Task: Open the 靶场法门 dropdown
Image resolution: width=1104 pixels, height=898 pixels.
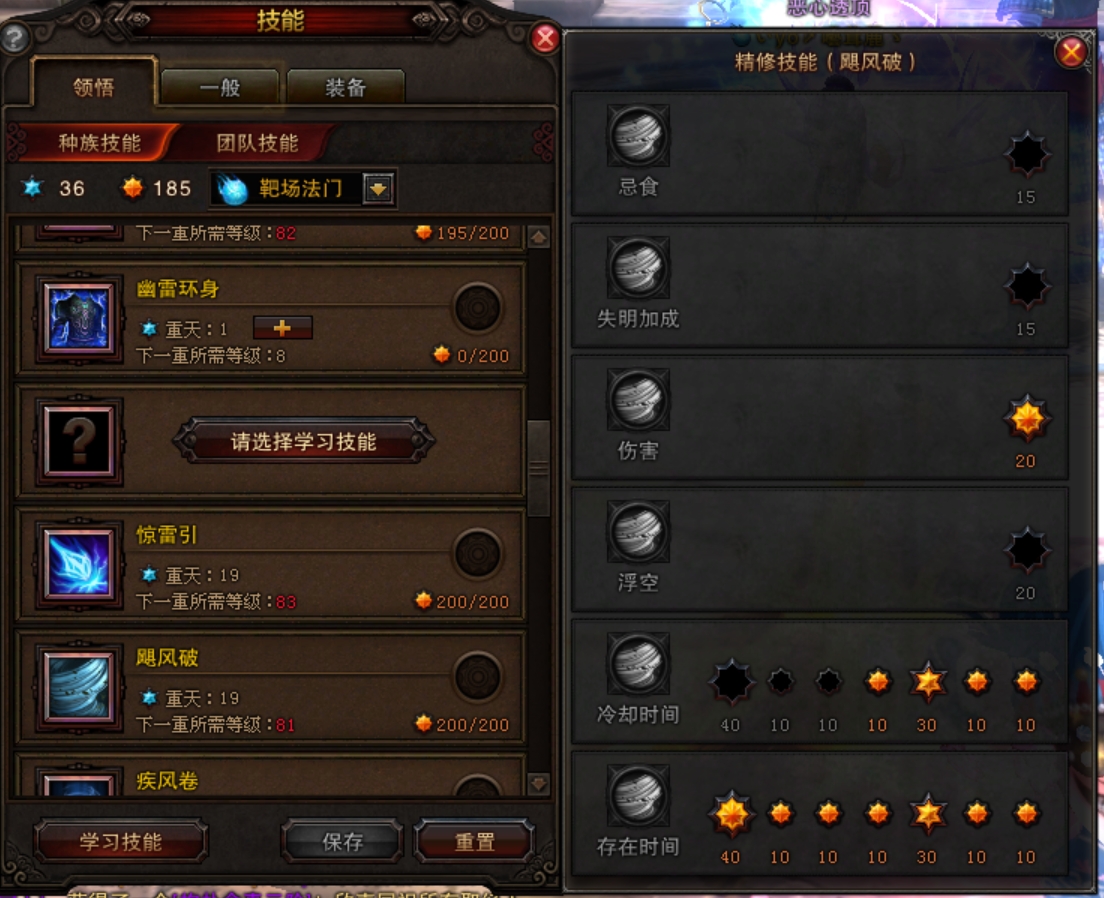Action: [x=377, y=188]
